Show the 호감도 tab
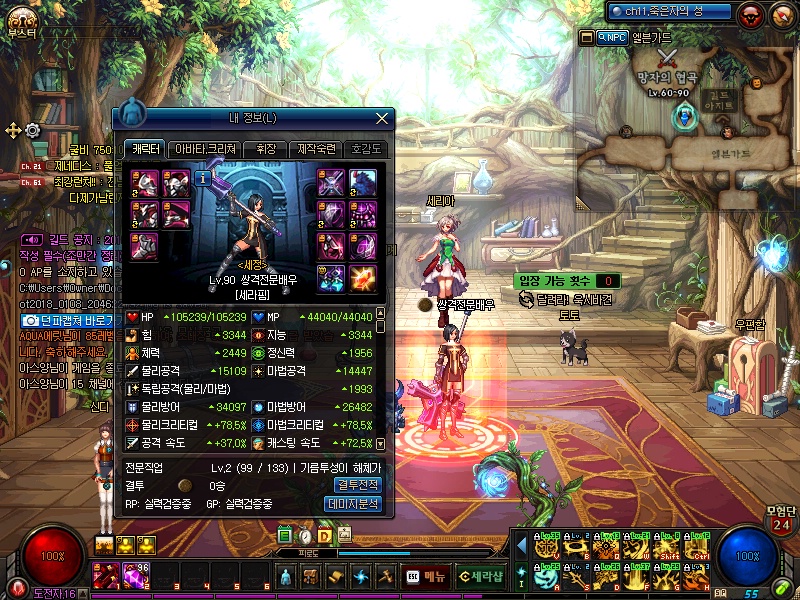This screenshot has height=600, width=800. [366, 149]
